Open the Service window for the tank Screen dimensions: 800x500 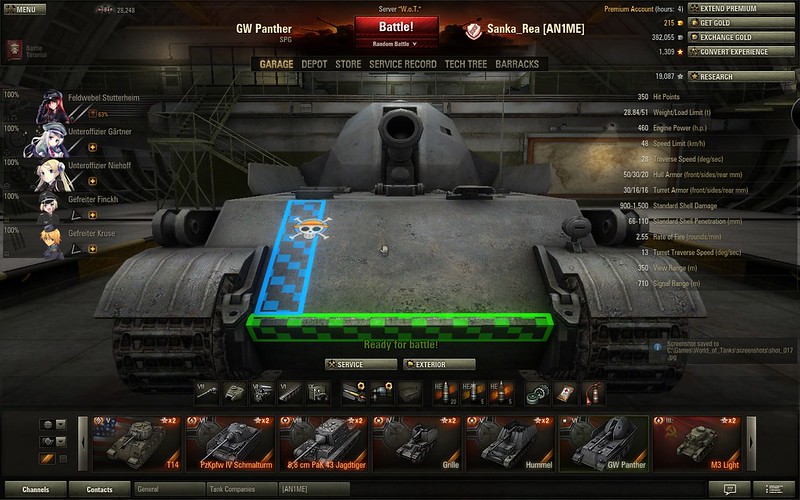tap(360, 365)
